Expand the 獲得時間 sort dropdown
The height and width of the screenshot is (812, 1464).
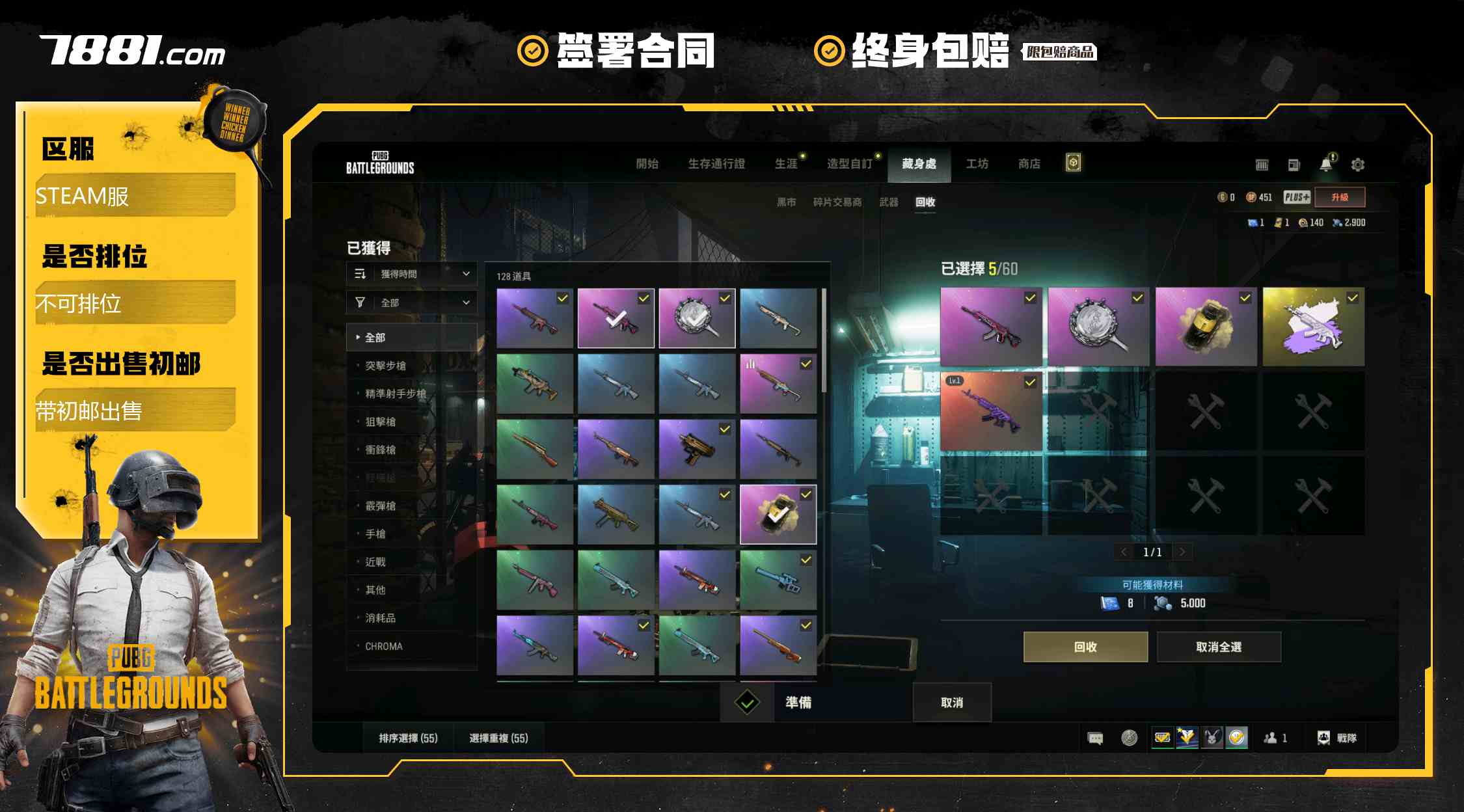pos(412,275)
